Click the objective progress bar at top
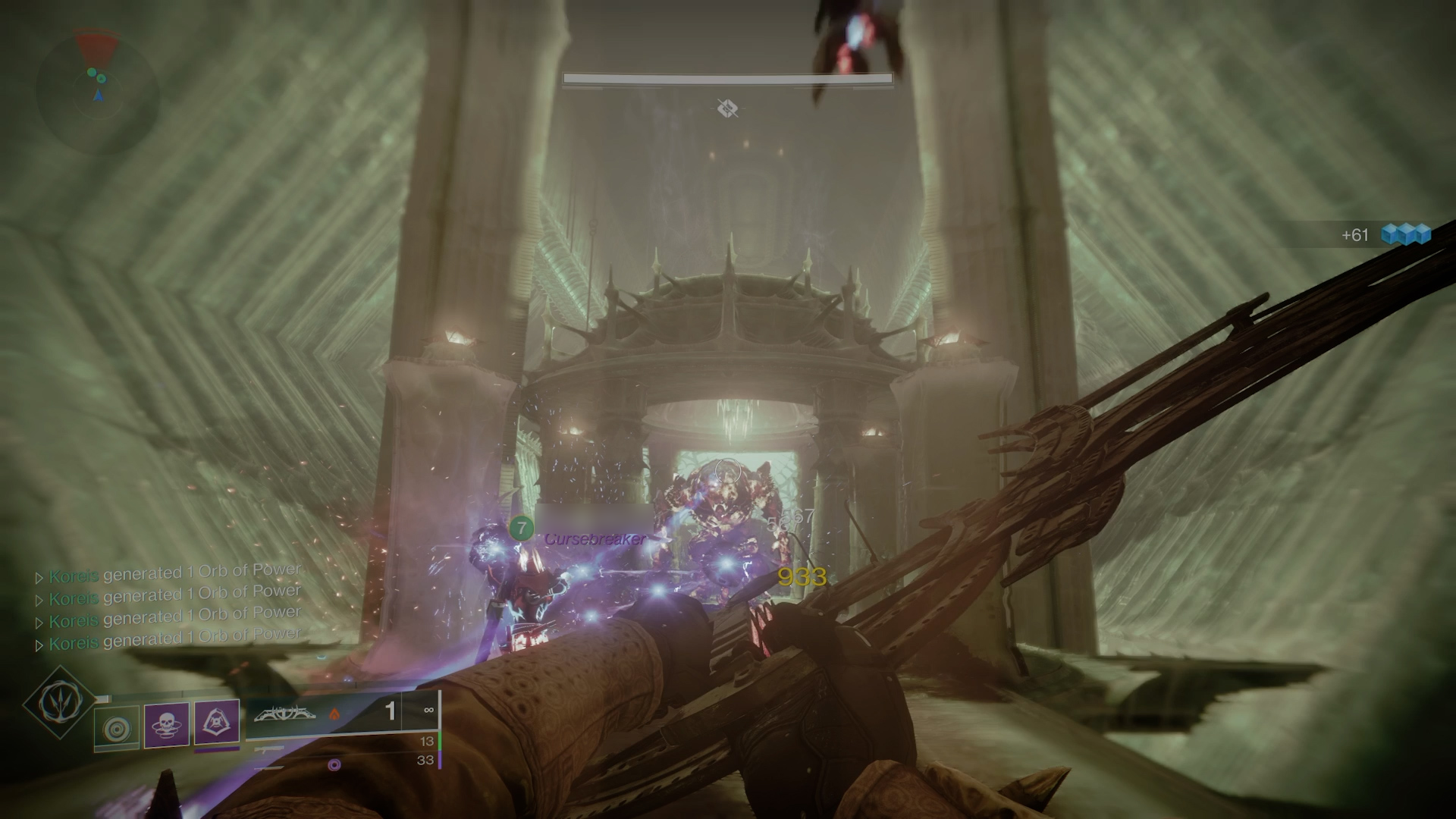 pos(726,78)
